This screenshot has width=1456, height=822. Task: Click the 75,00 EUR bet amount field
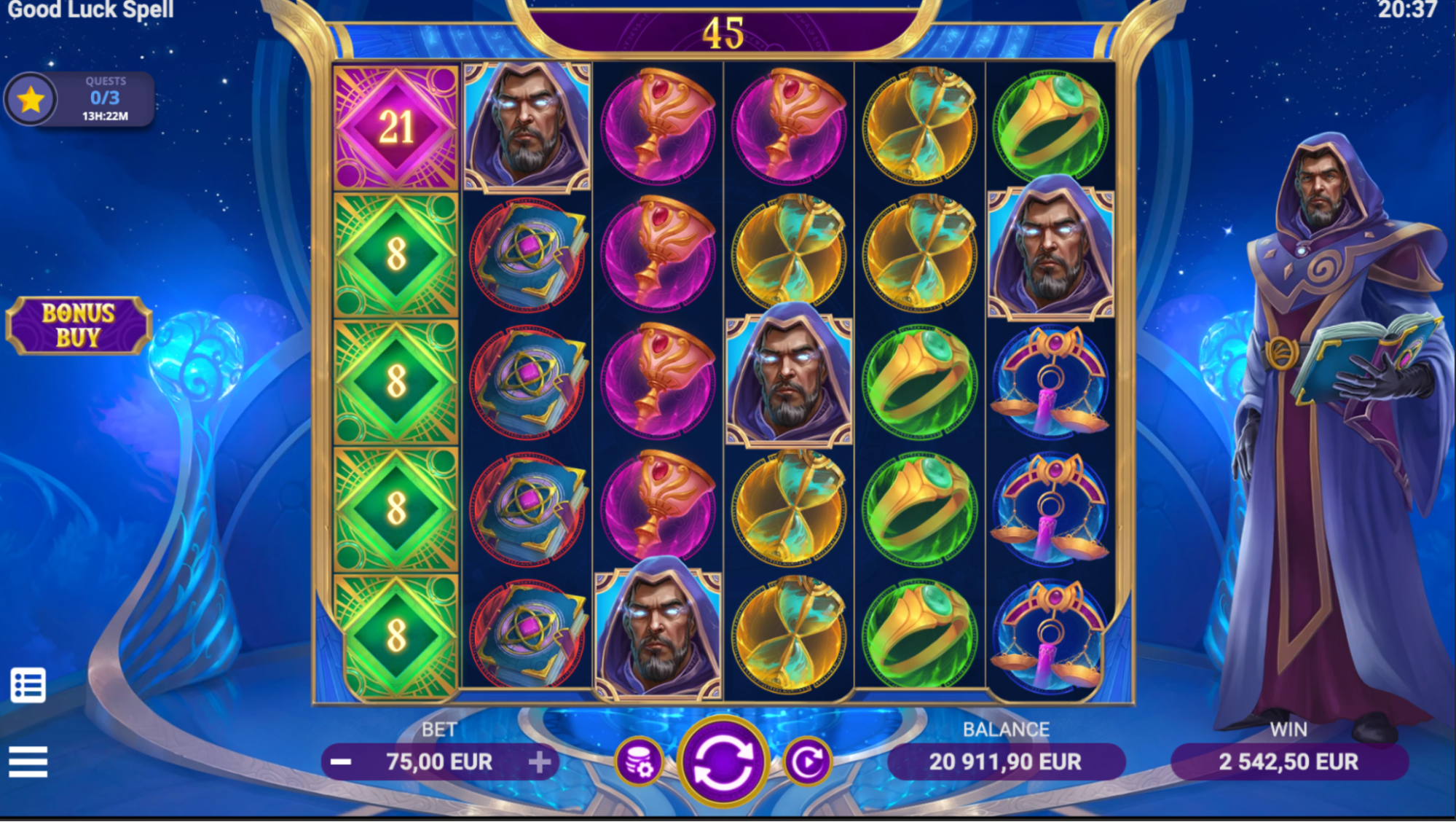[x=440, y=761]
